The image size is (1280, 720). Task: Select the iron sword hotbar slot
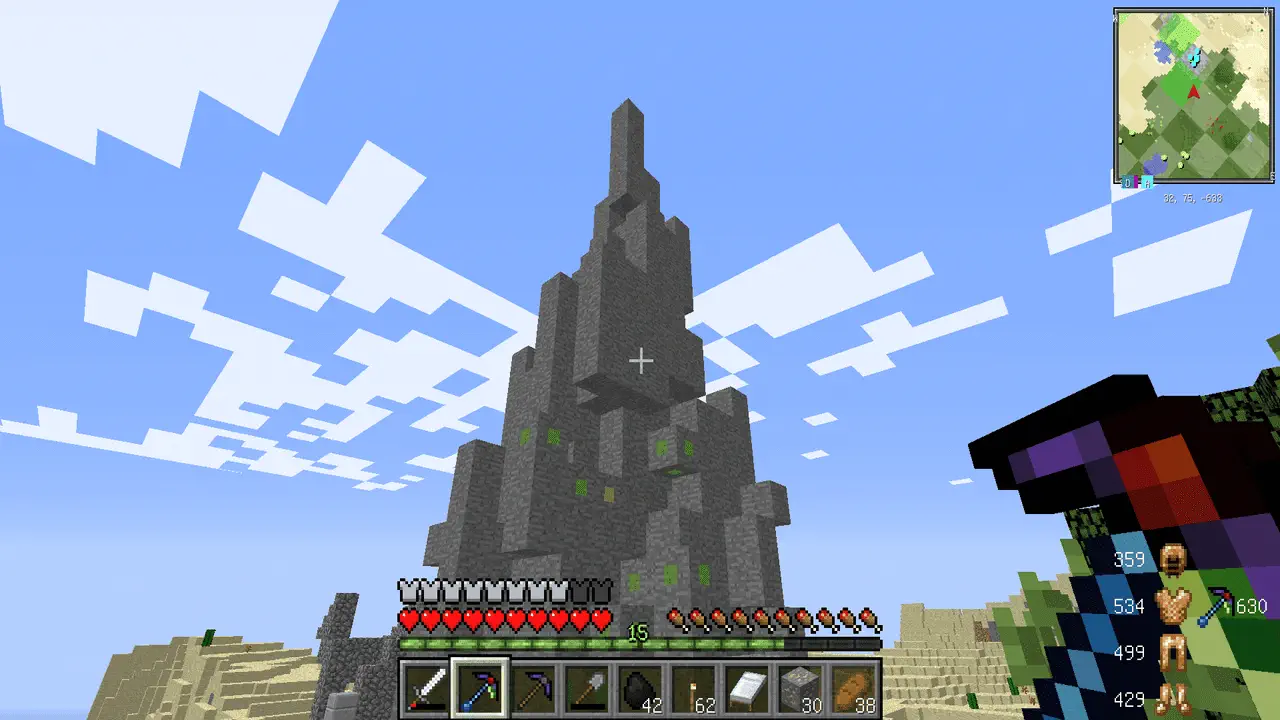click(427, 688)
